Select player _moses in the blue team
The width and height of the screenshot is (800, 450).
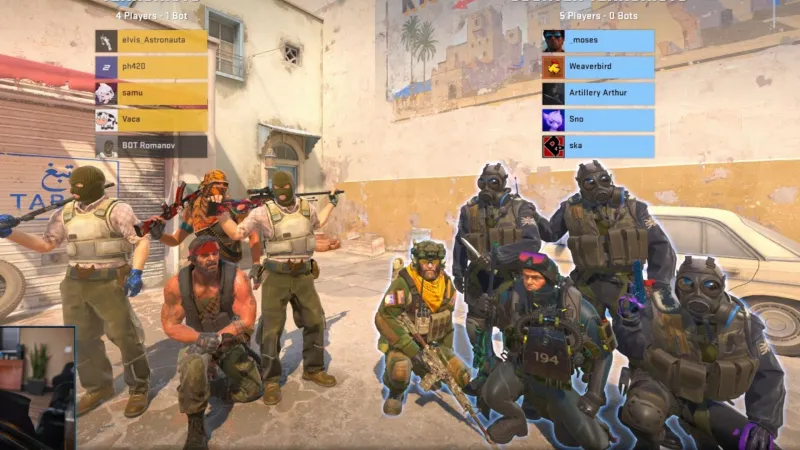[x=598, y=41]
